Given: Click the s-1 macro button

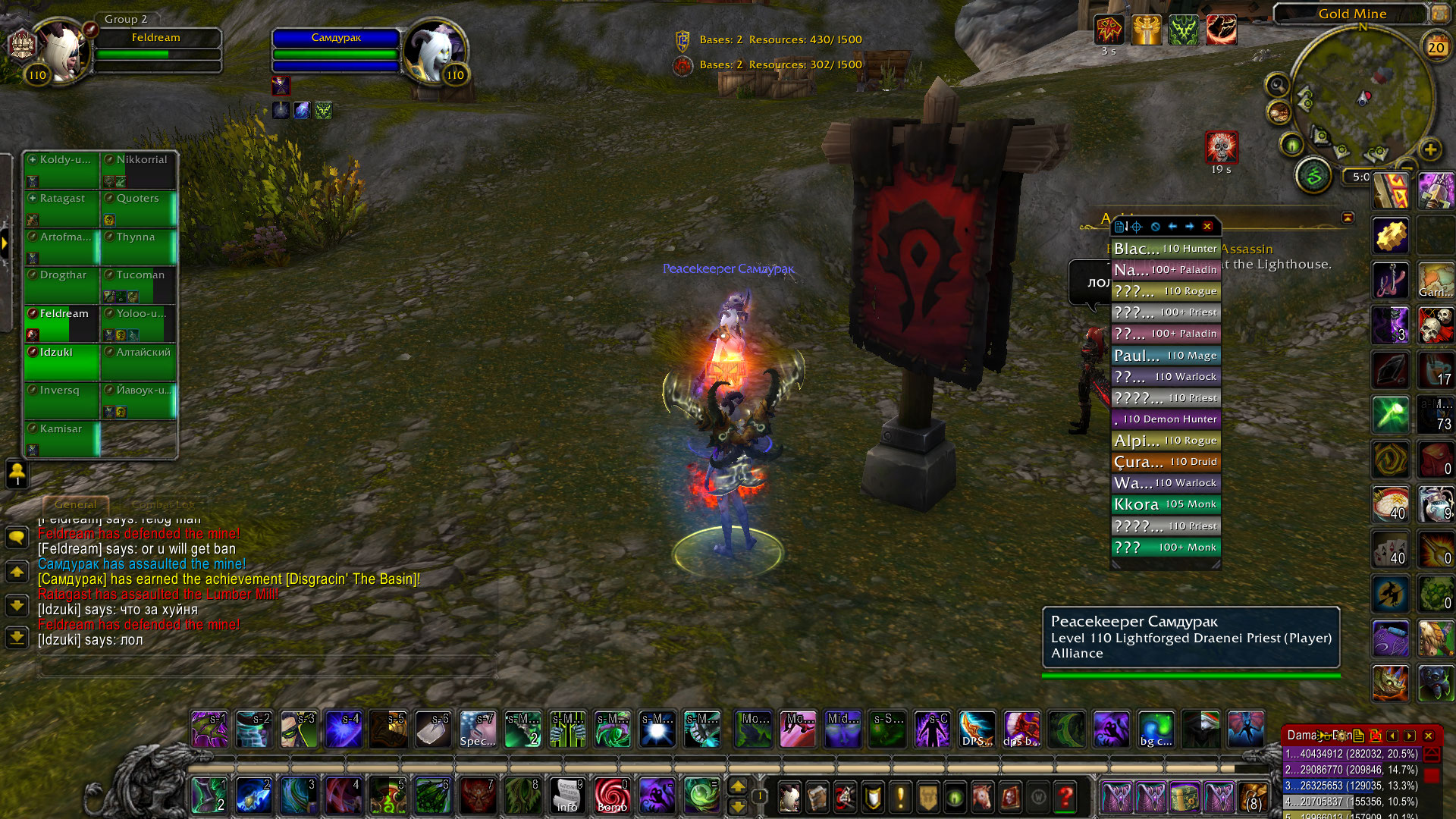Looking at the screenshot, I should pos(209,730).
